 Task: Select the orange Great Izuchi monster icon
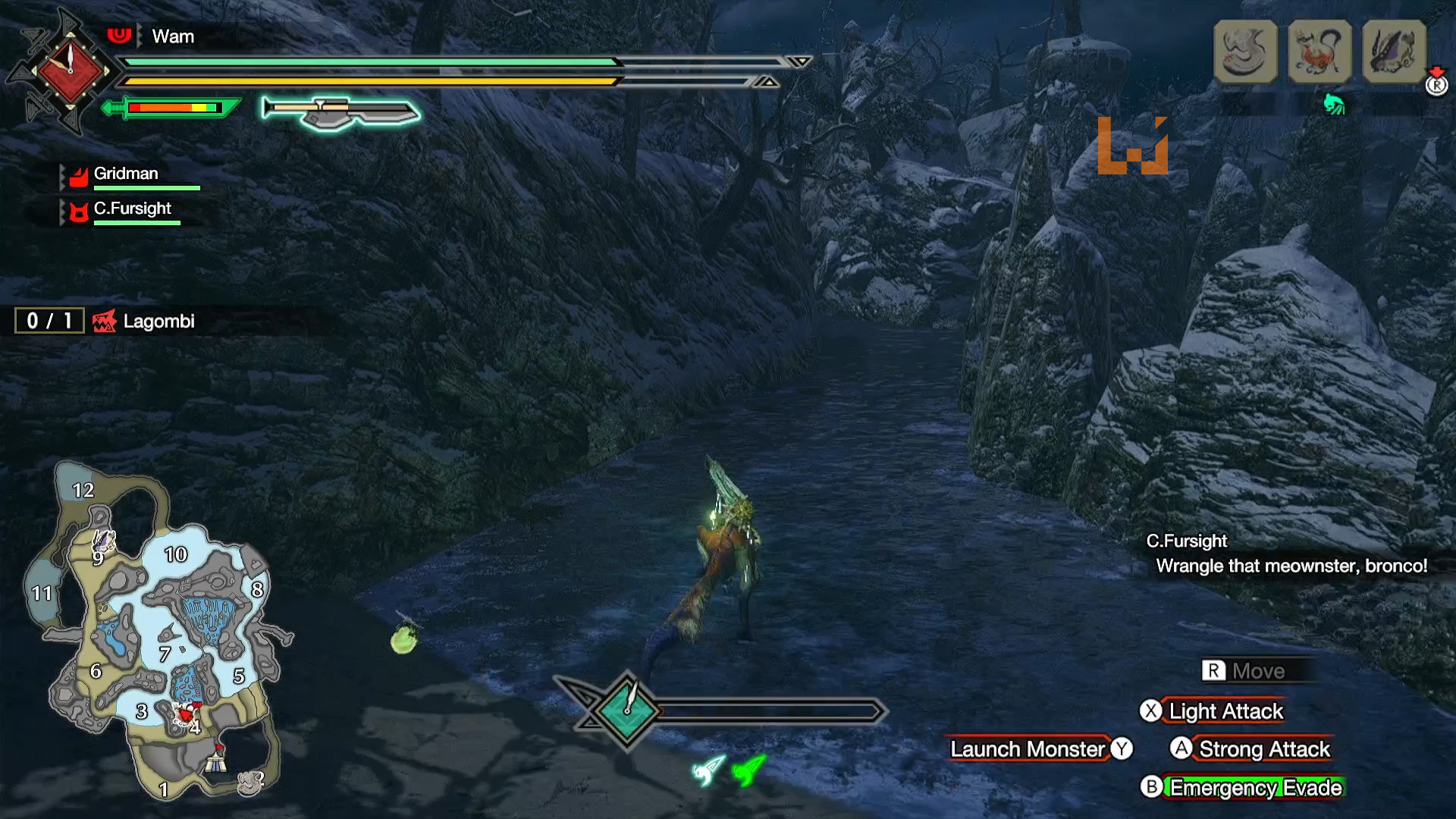click(x=1319, y=52)
